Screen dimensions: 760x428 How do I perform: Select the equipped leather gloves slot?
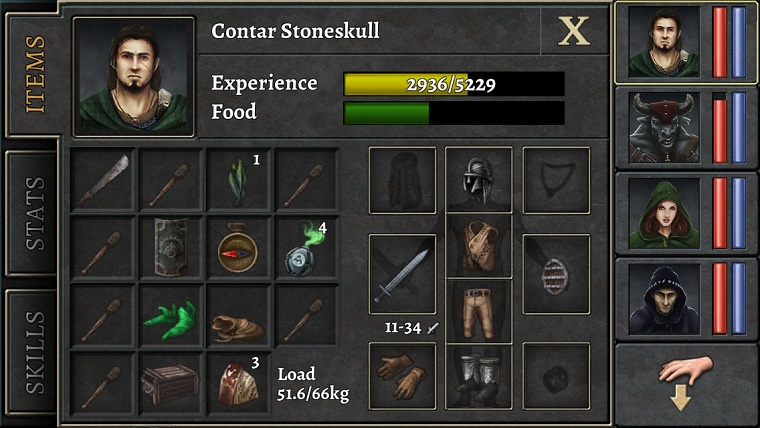tap(402, 375)
